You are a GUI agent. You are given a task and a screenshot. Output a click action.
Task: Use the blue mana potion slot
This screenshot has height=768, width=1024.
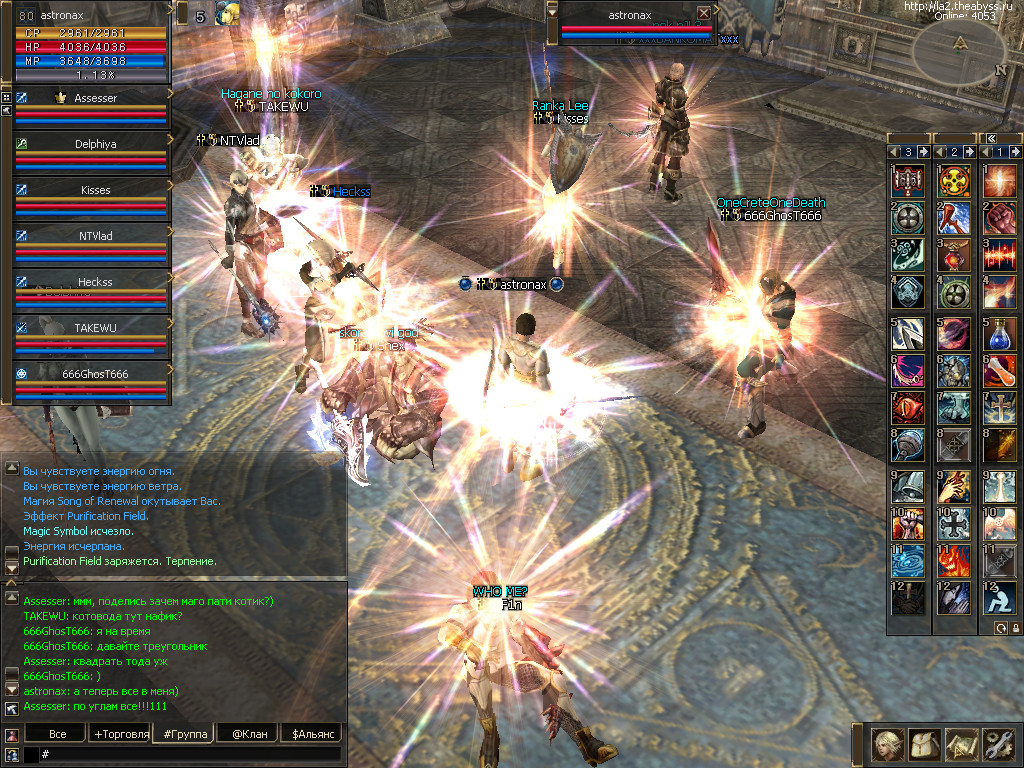pos(1000,332)
